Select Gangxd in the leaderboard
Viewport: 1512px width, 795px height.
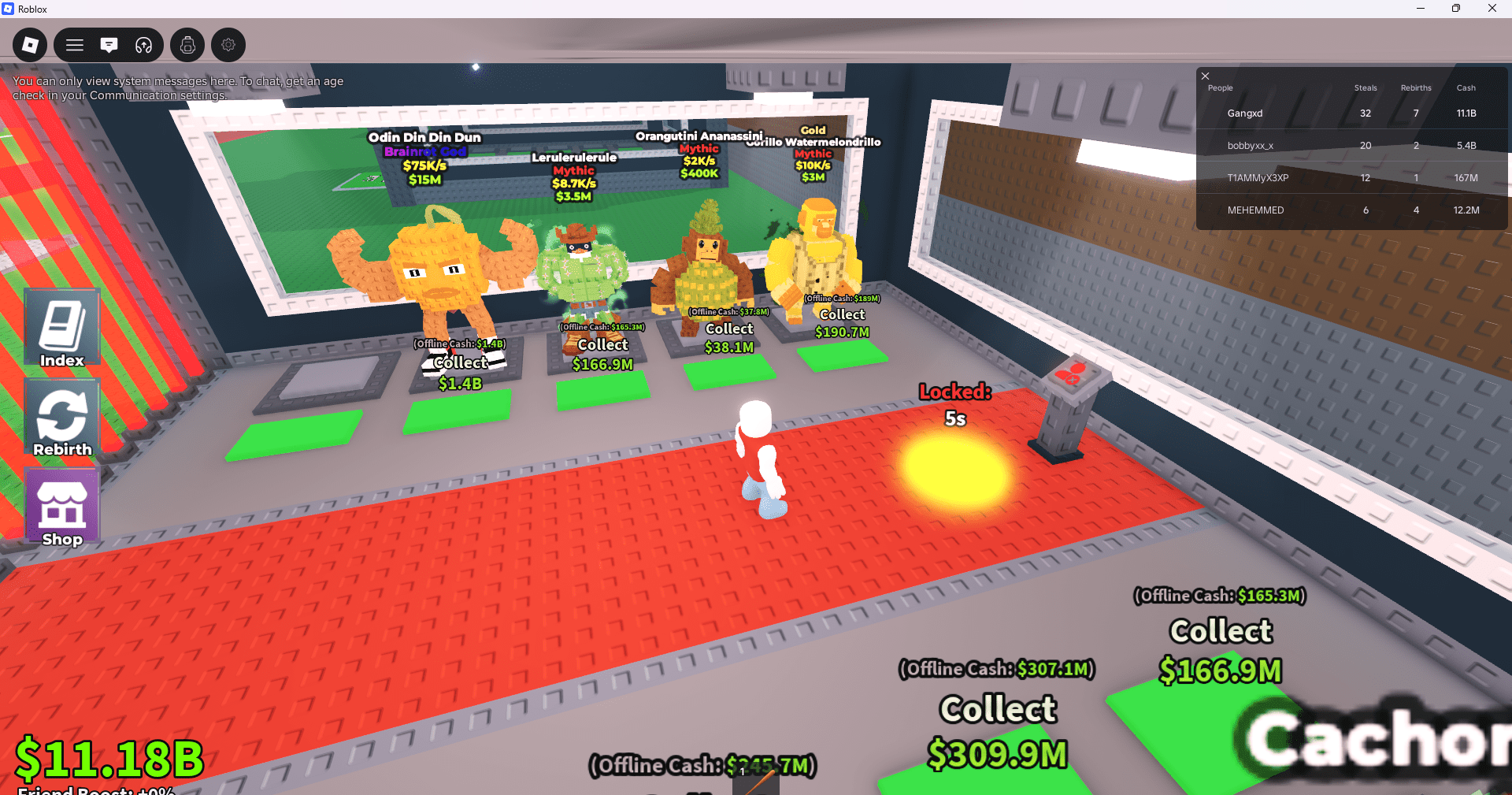tap(1245, 113)
